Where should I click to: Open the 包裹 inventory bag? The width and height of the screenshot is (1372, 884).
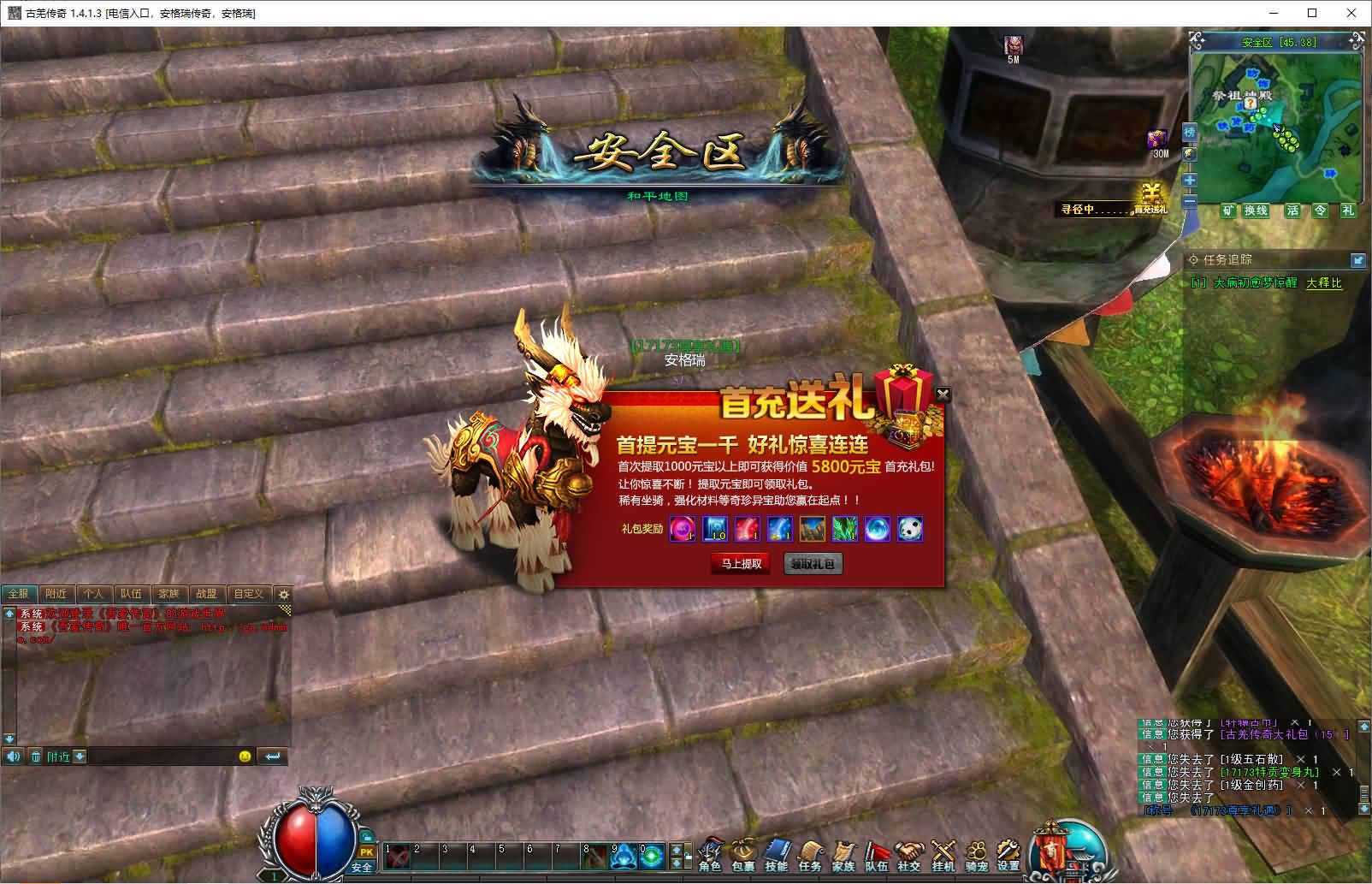click(742, 855)
